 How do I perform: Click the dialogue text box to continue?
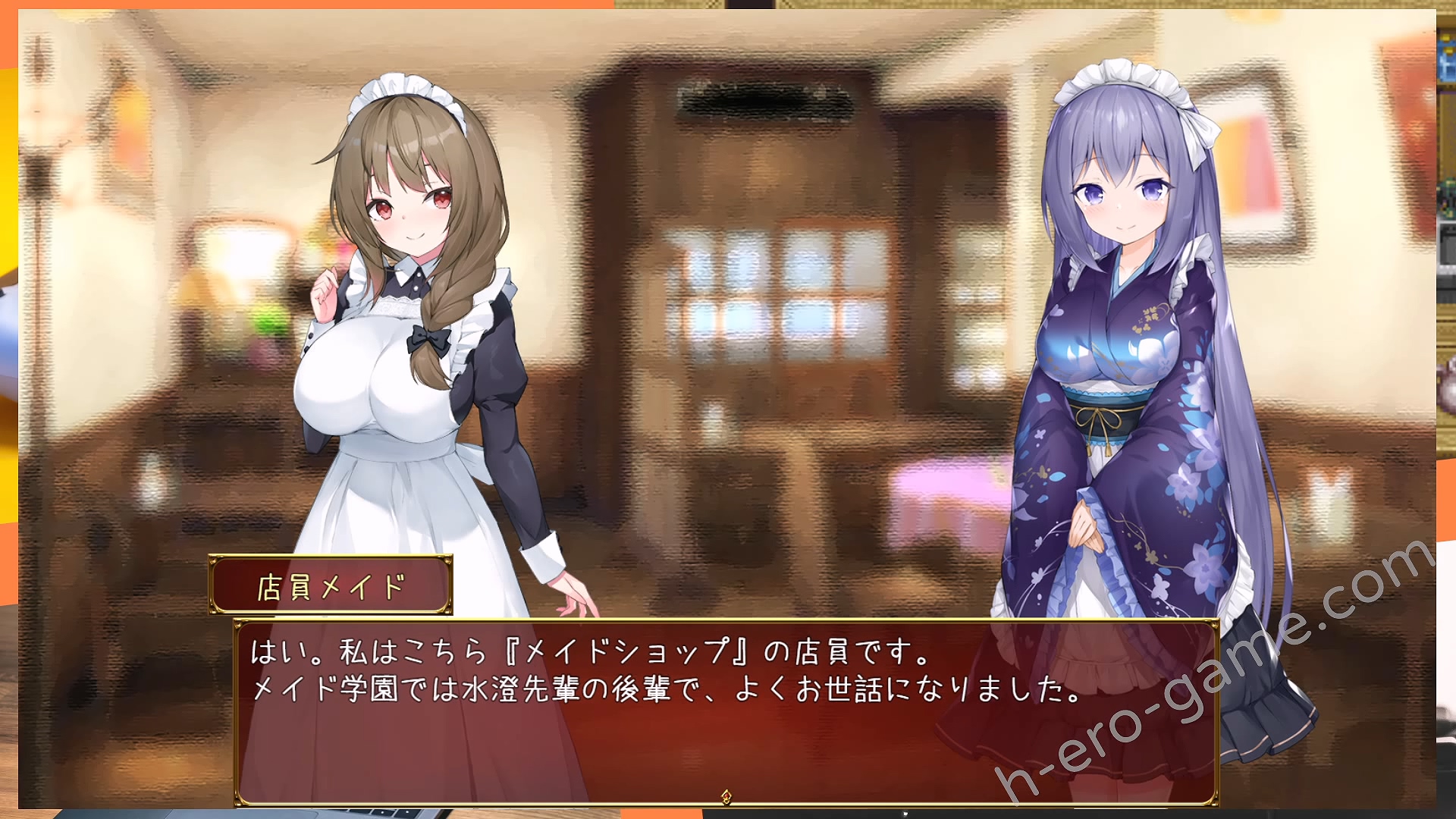pos(726,711)
